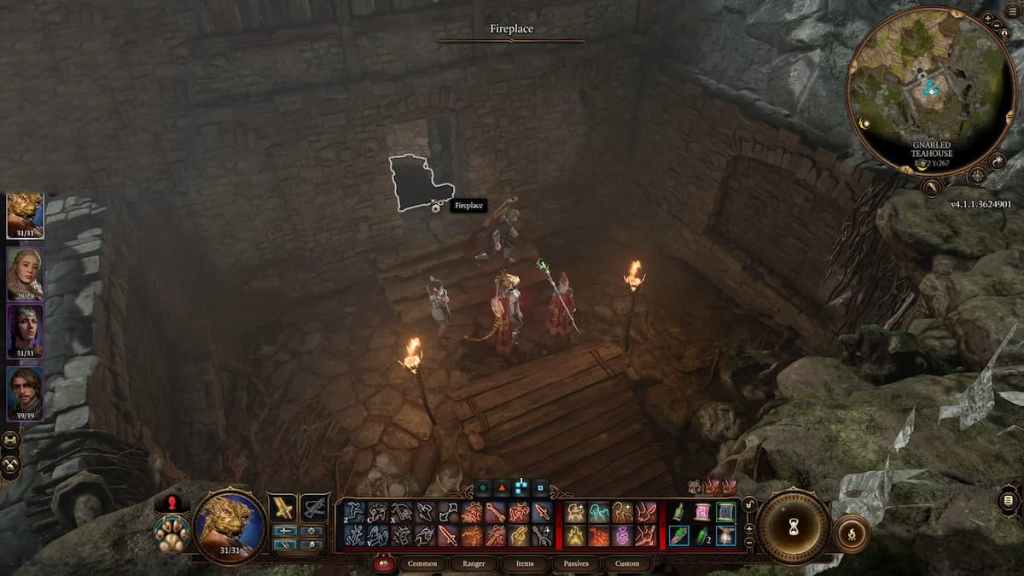Viewport: 1024px width, 576px height.
Task: Select the dragonborn party portrait
Action: [25, 215]
